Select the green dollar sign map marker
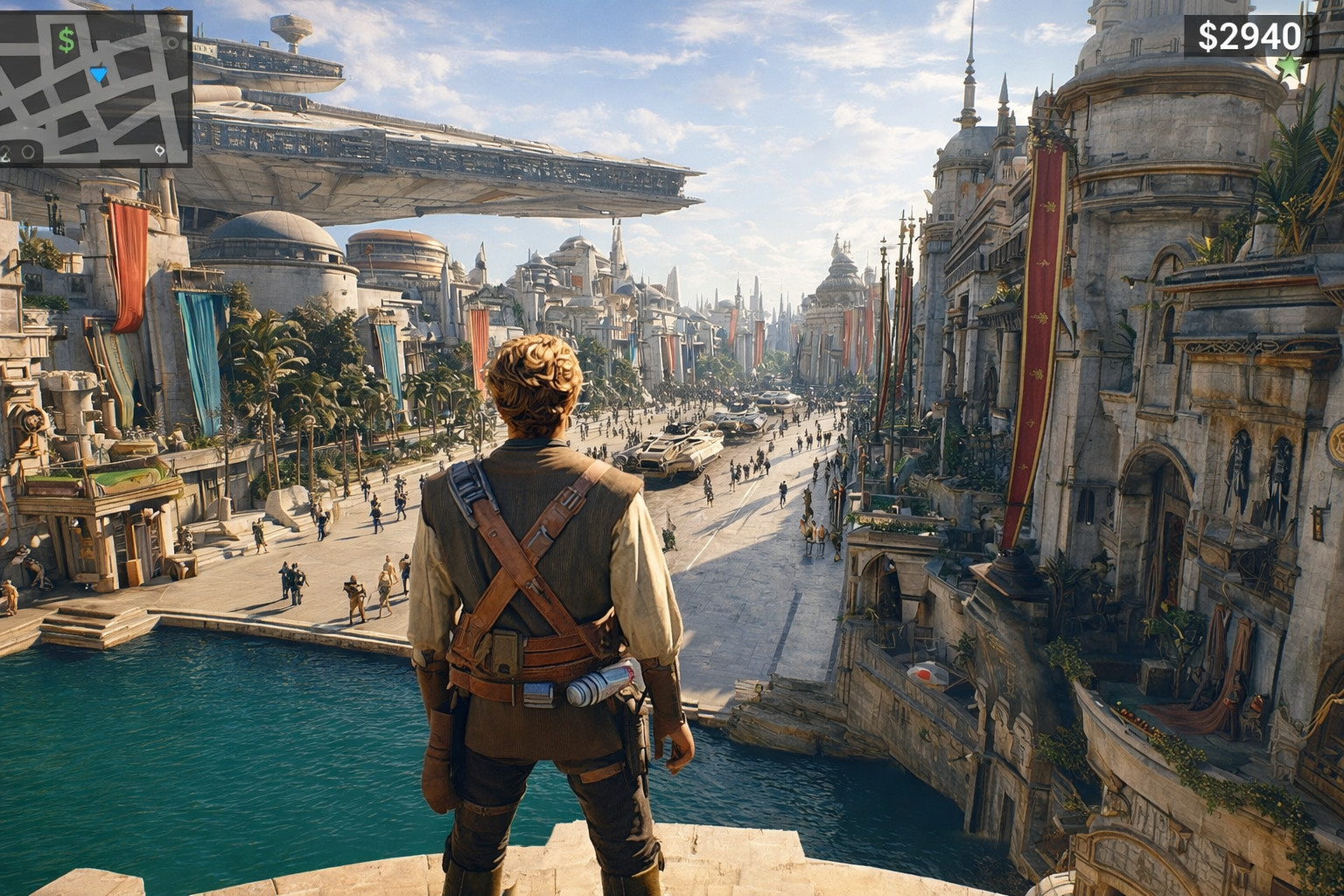Image resolution: width=1344 pixels, height=896 pixels. (66, 39)
